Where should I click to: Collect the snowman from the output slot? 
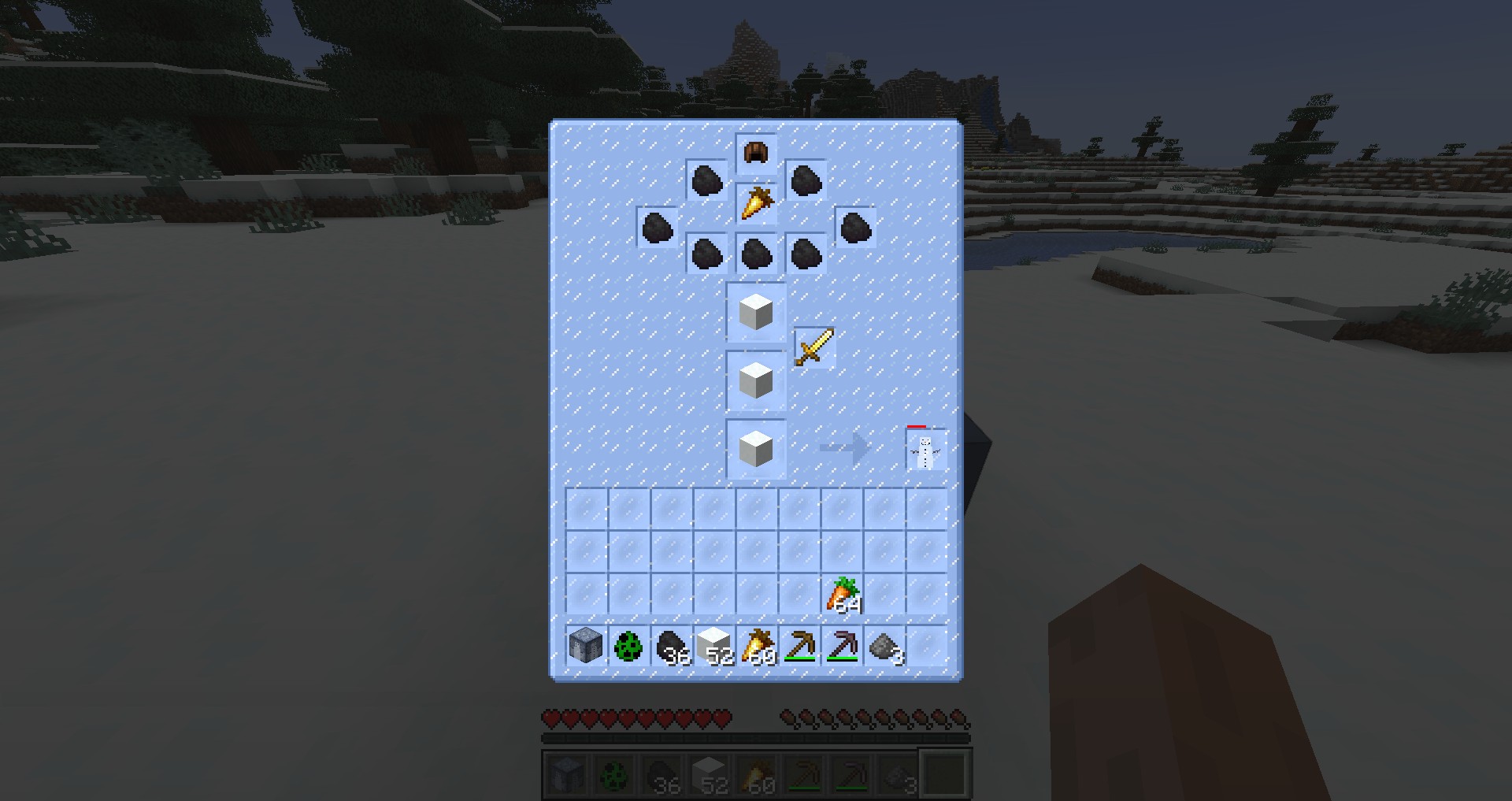(925, 451)
